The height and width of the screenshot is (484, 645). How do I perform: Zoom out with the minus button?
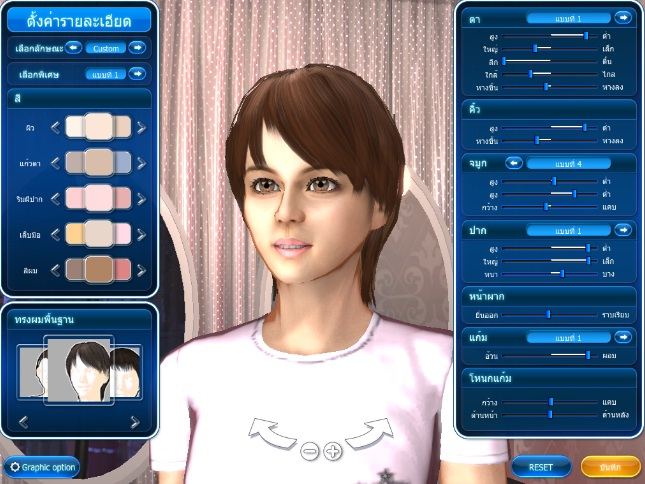[309, 451]
